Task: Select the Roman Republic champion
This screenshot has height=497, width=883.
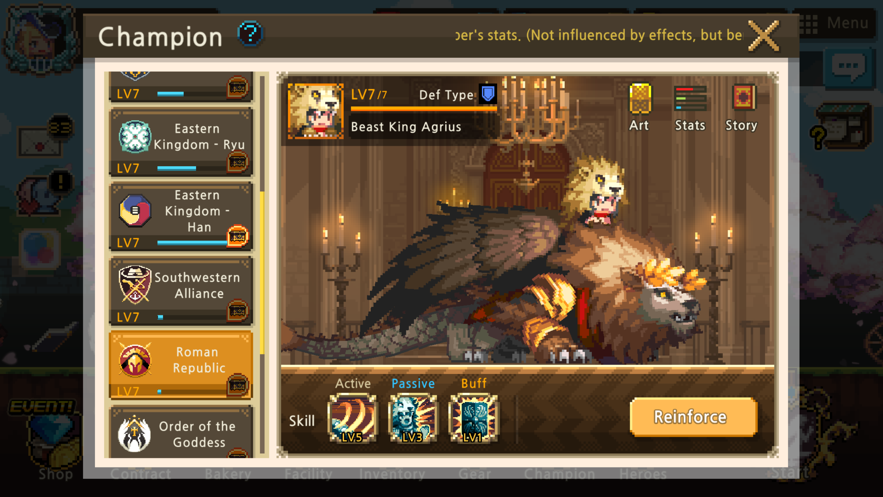Action: click(180, 364)
